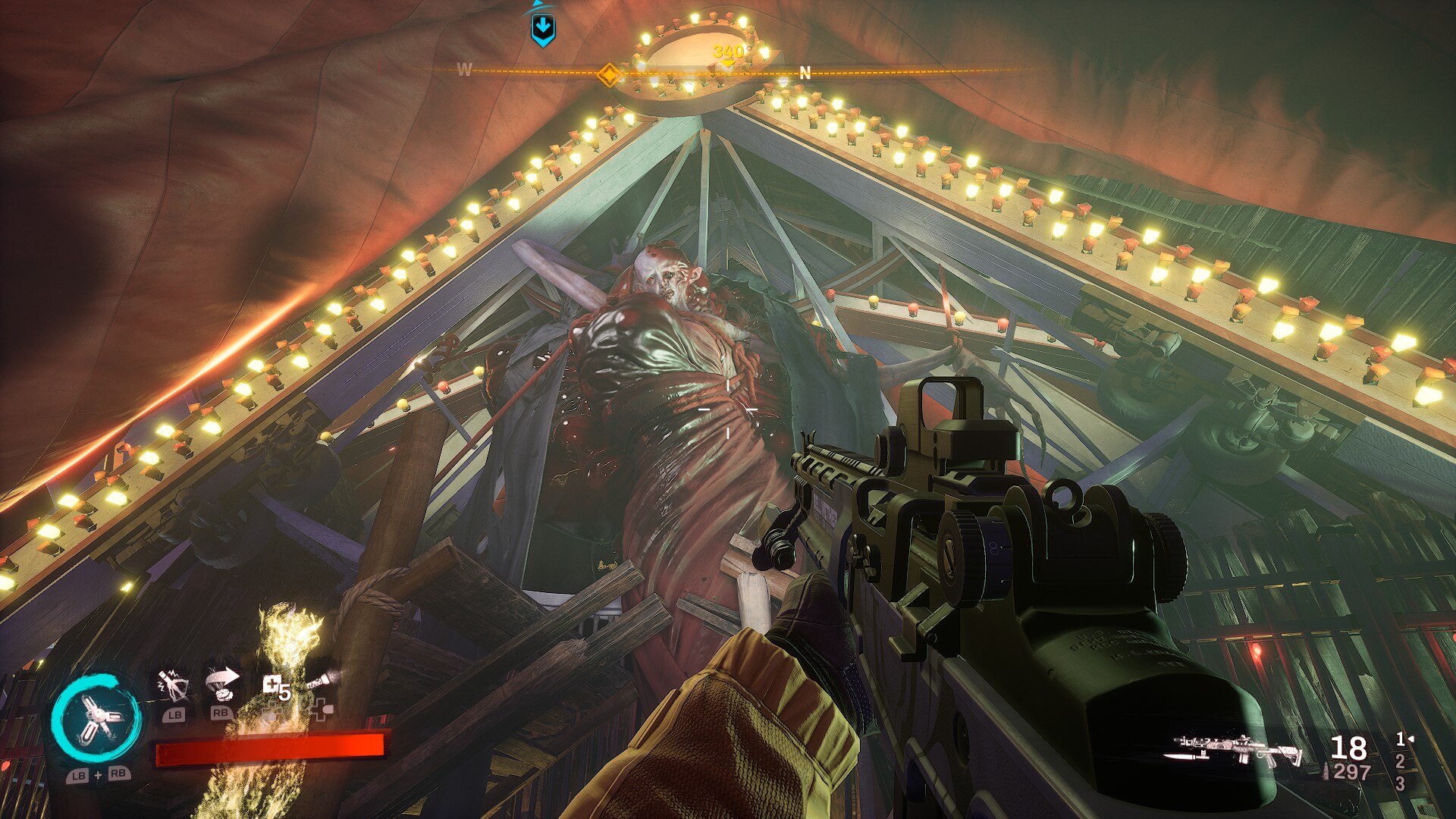This screenshot has height=819, width=1456.
Task: Switch to weapon slot 3
Action: [x=1400, y=783]
